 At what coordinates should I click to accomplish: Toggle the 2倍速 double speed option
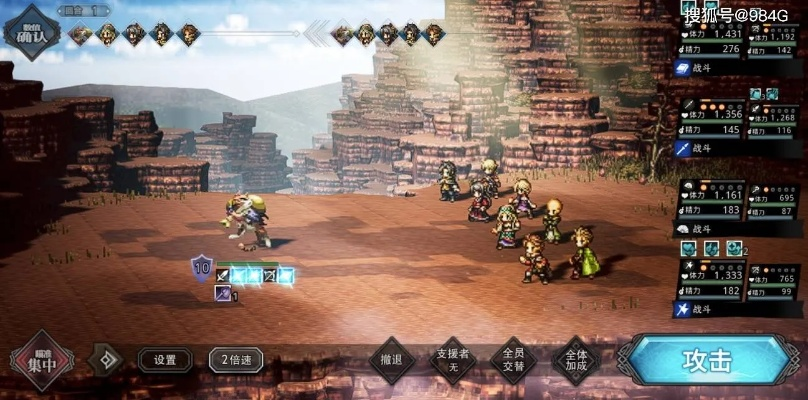coord(236,360)
